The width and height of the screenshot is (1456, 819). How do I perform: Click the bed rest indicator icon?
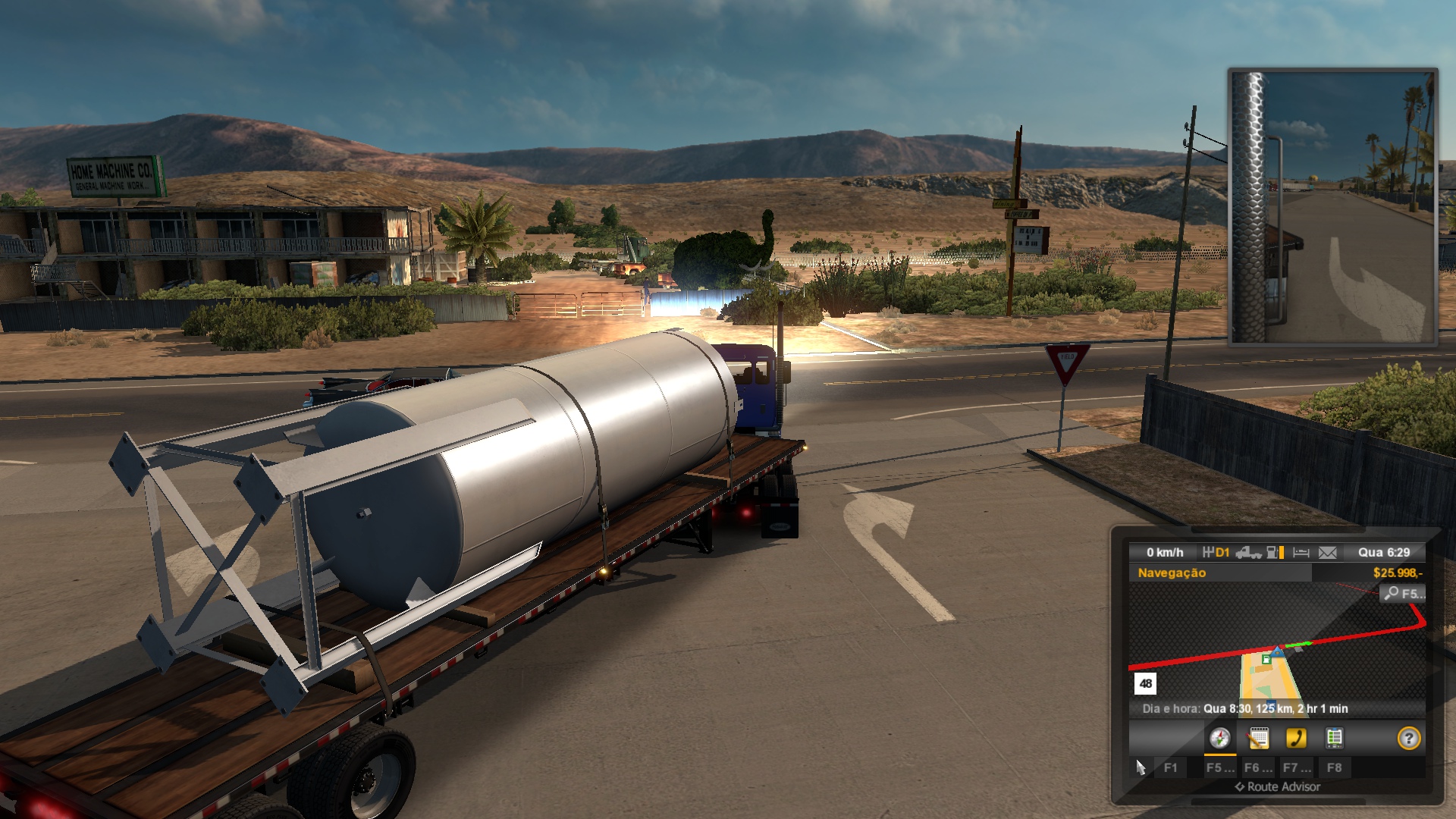(x=1301, y=553)
